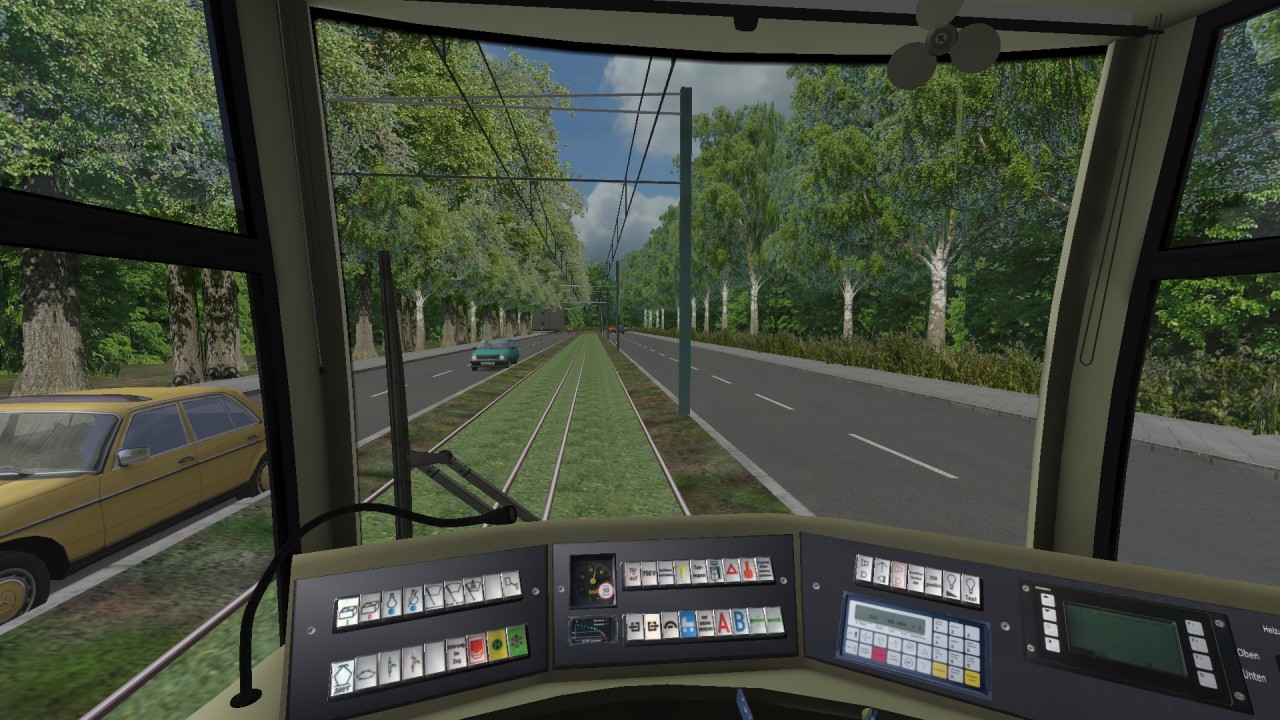Run the lamp Test button
The image size is (1280, 720).
click(x=971, y=591)
